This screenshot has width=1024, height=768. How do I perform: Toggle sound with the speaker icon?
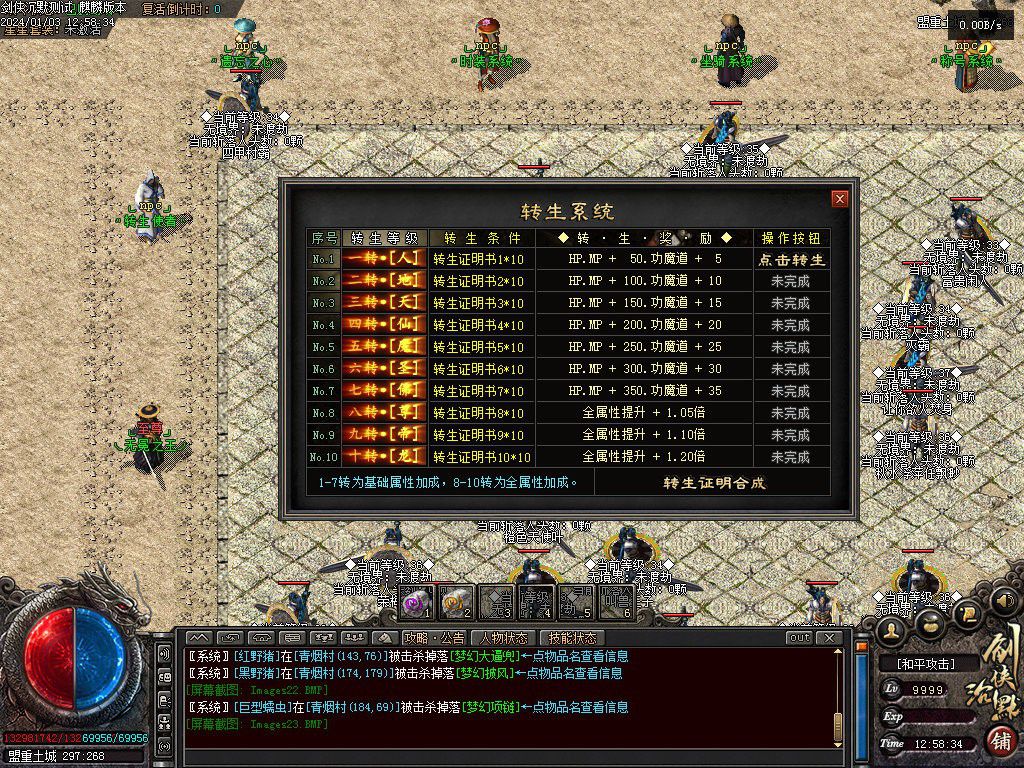click(x=1002, y=601)
